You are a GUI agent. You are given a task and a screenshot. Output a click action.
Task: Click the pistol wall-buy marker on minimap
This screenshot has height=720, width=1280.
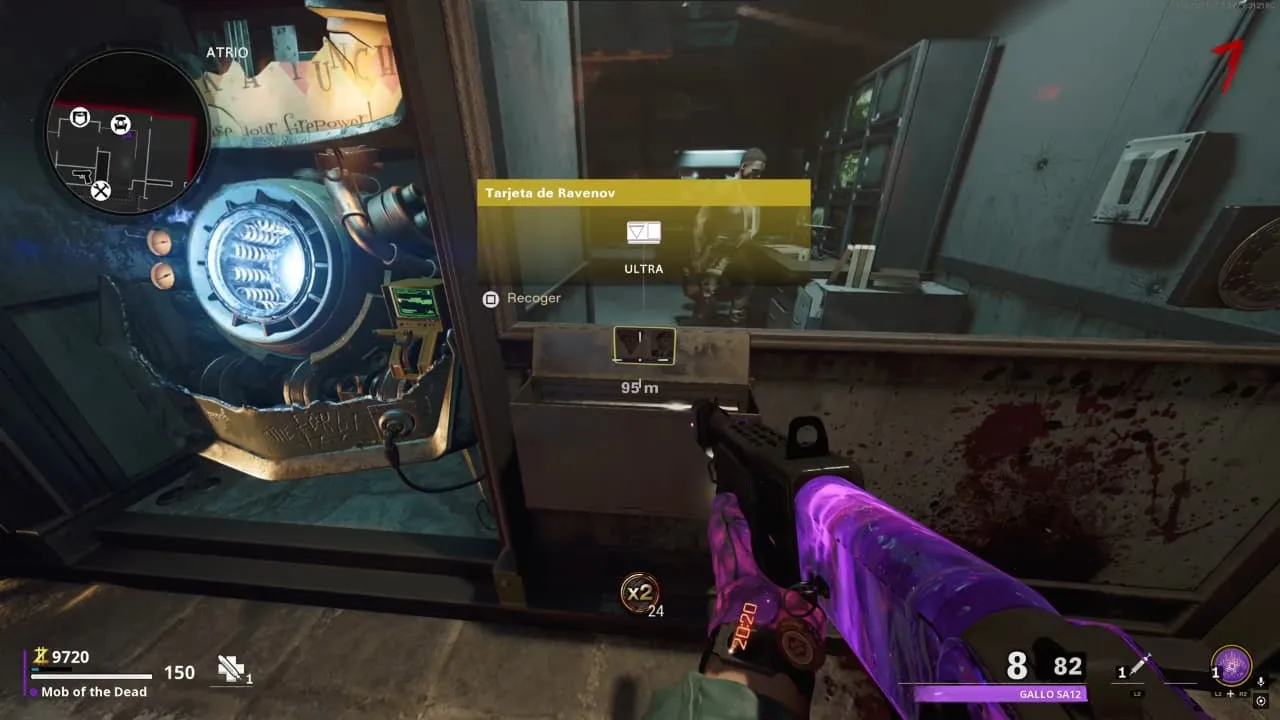(x=83, y=176)
